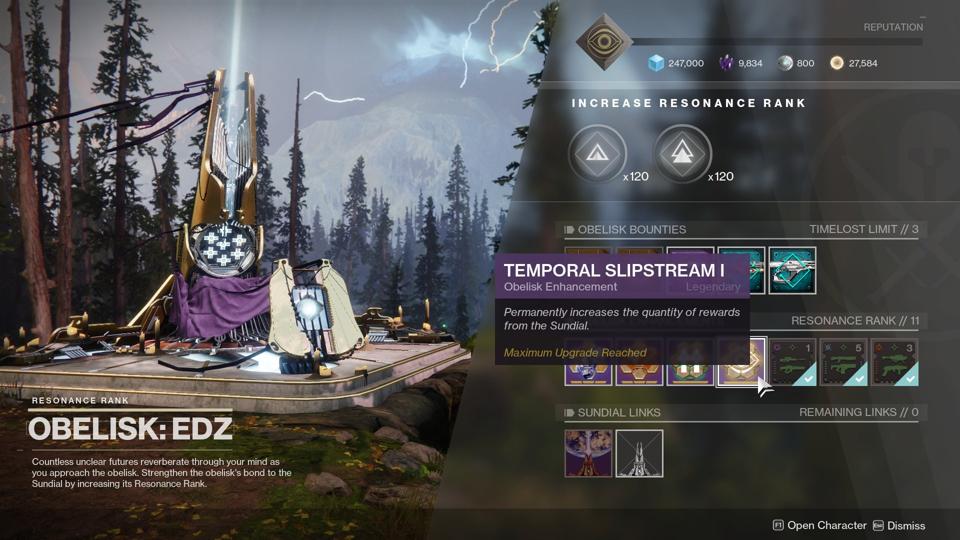The width and height of the screenshot is (960, 540).
Task: Choose the weapon frame marked with 5
Action: pyautogui.click(x=843, y=361)
